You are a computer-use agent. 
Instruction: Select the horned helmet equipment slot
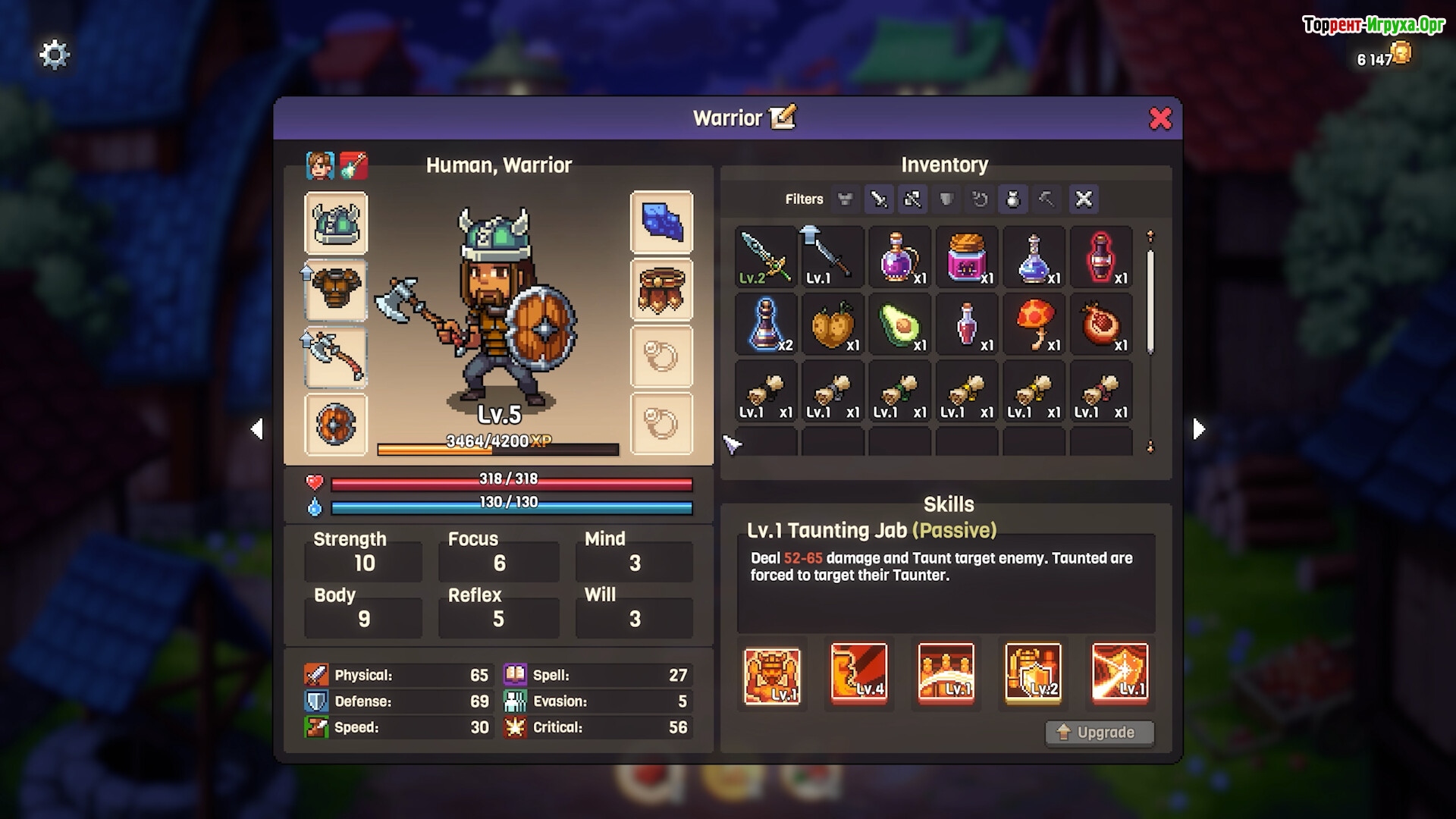click(336, 223)
